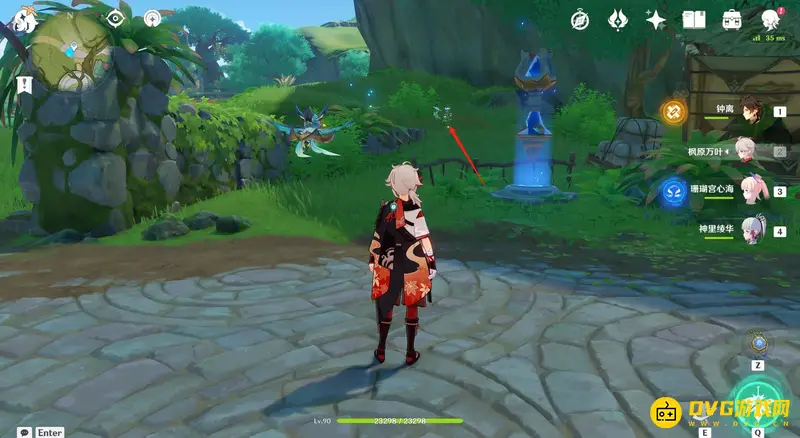Activate the blue skill orb beside 珊瑚宫心海

(673, 191)
